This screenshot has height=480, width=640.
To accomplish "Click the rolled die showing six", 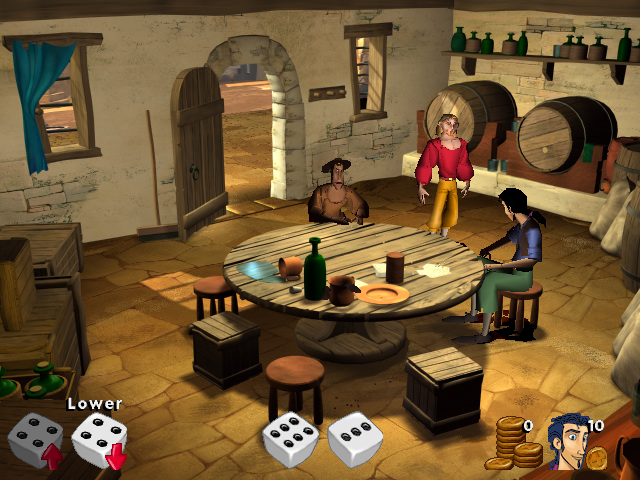I will 290,440.
